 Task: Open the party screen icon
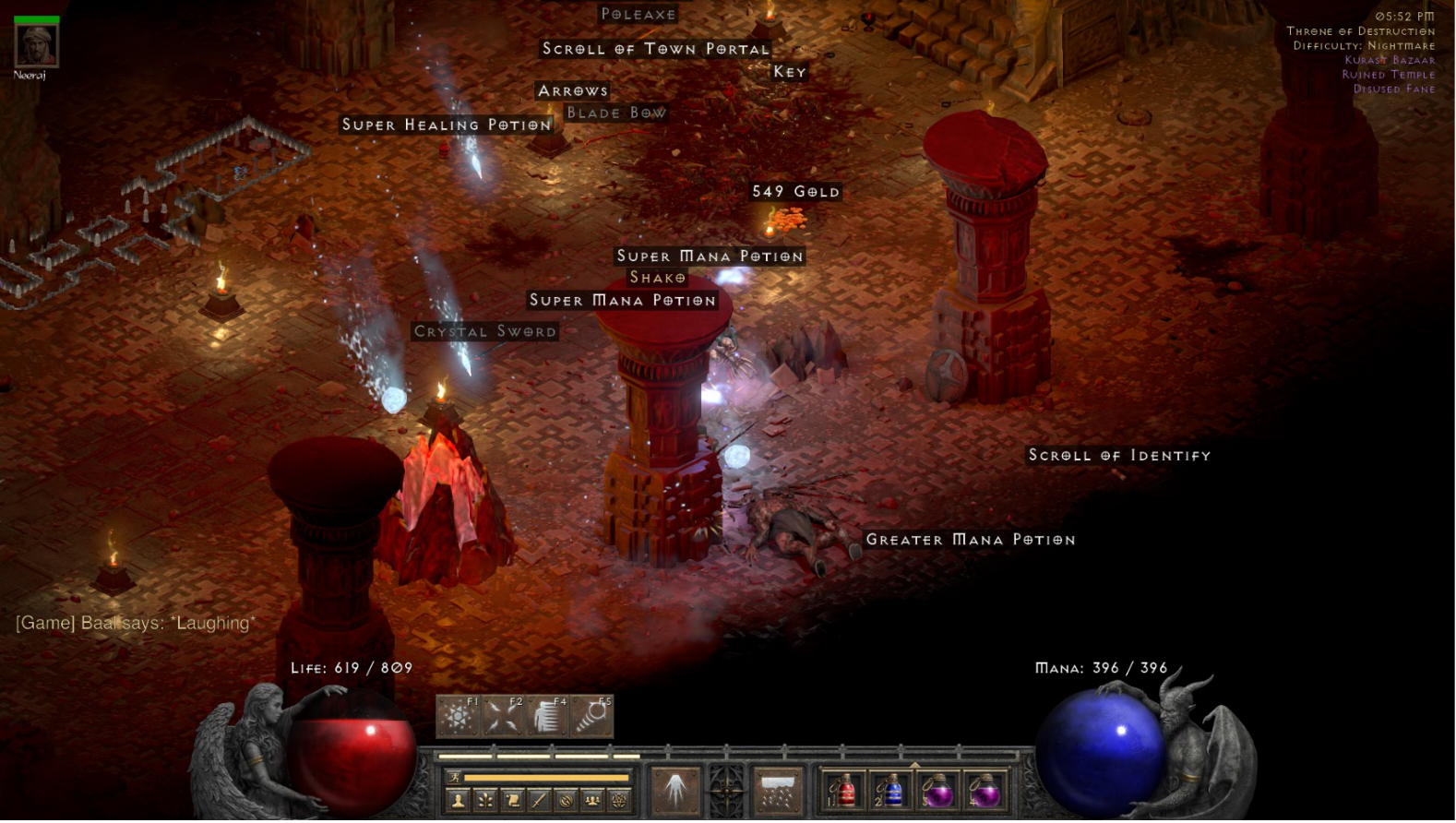coord(591,801)
